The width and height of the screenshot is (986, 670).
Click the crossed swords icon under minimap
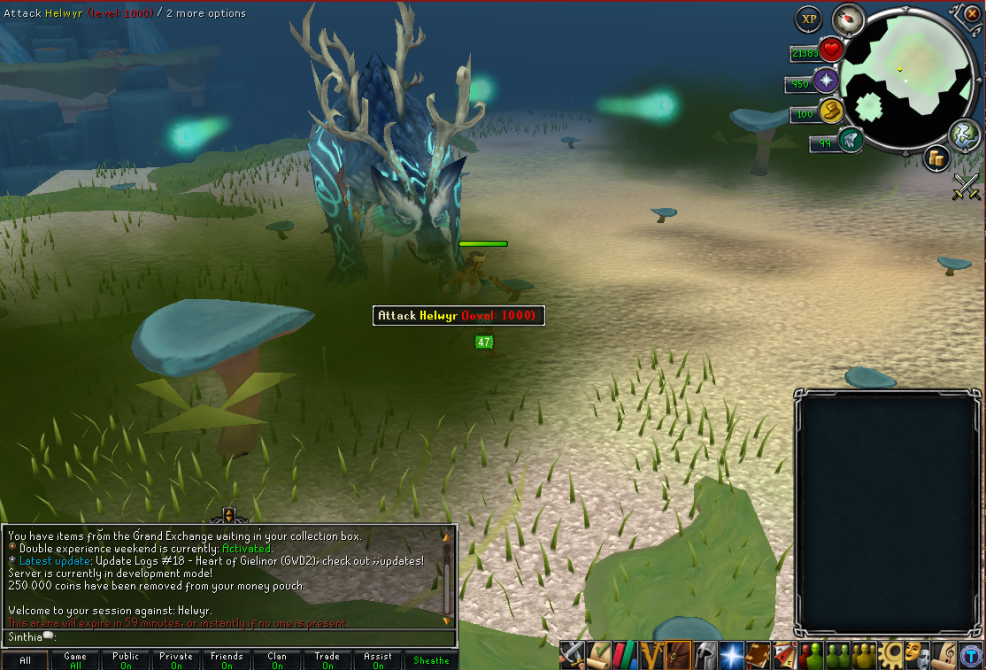pos(965,187)
